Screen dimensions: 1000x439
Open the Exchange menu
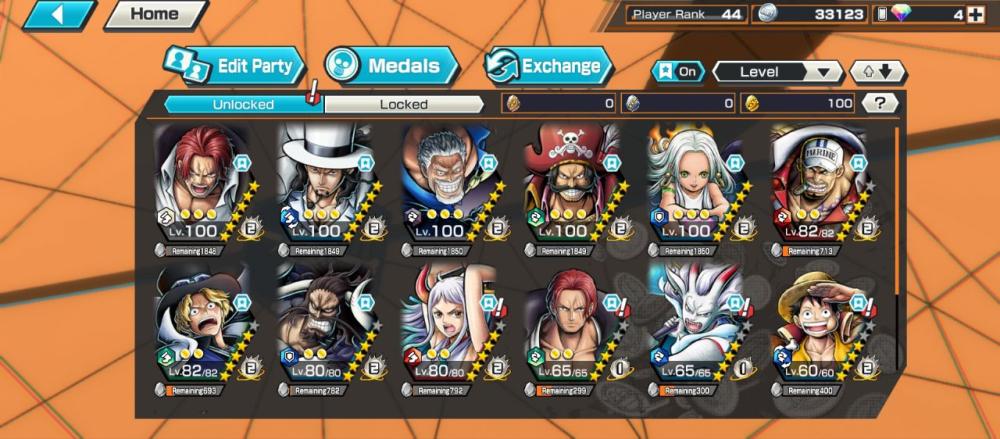[x=548, y=67]
